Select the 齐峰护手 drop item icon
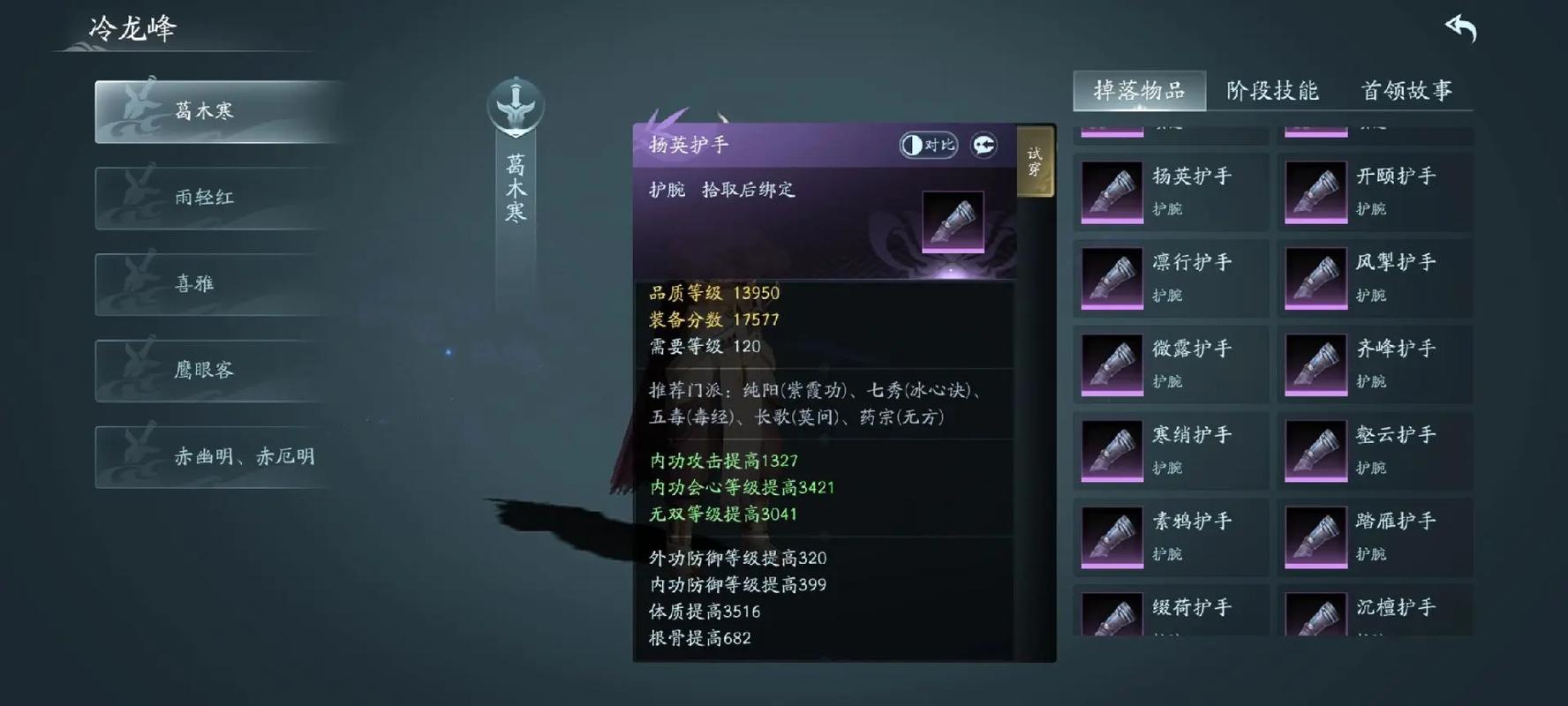 (1315, 364)
